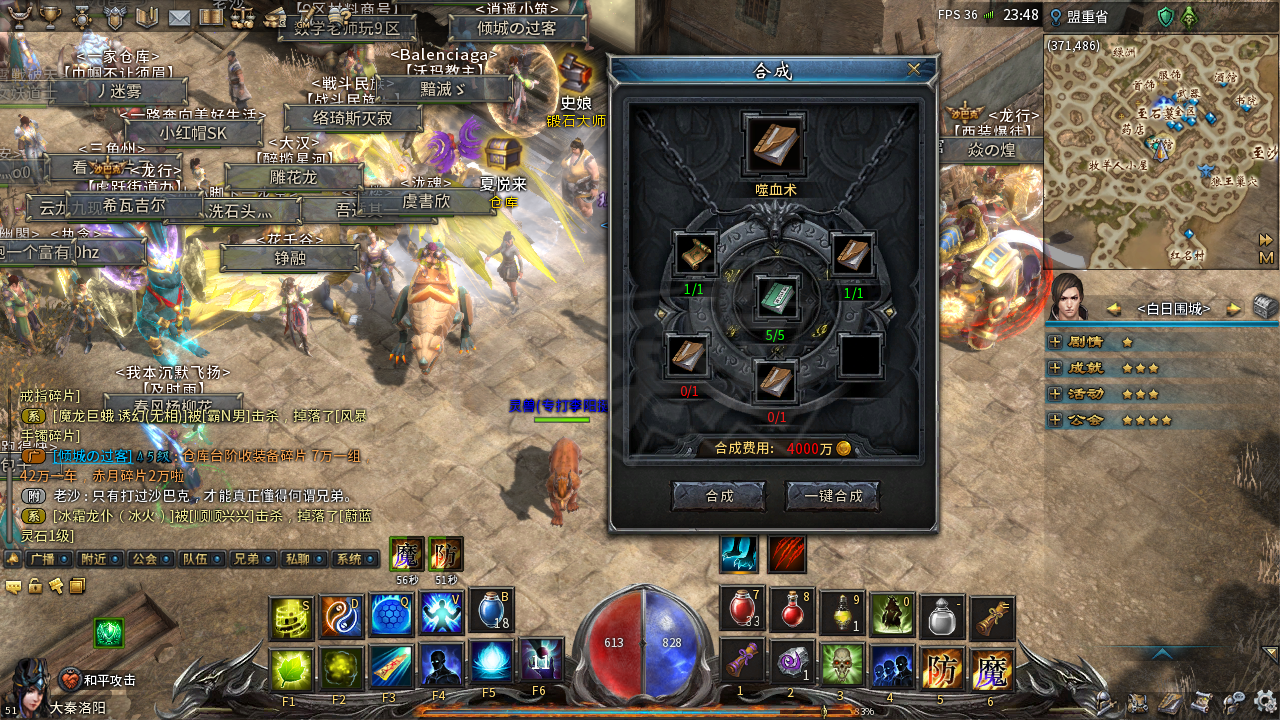Expand the 活动 tracker category
The height and width of the screenshot is (720, 1280).
(x=1055, y=394)
